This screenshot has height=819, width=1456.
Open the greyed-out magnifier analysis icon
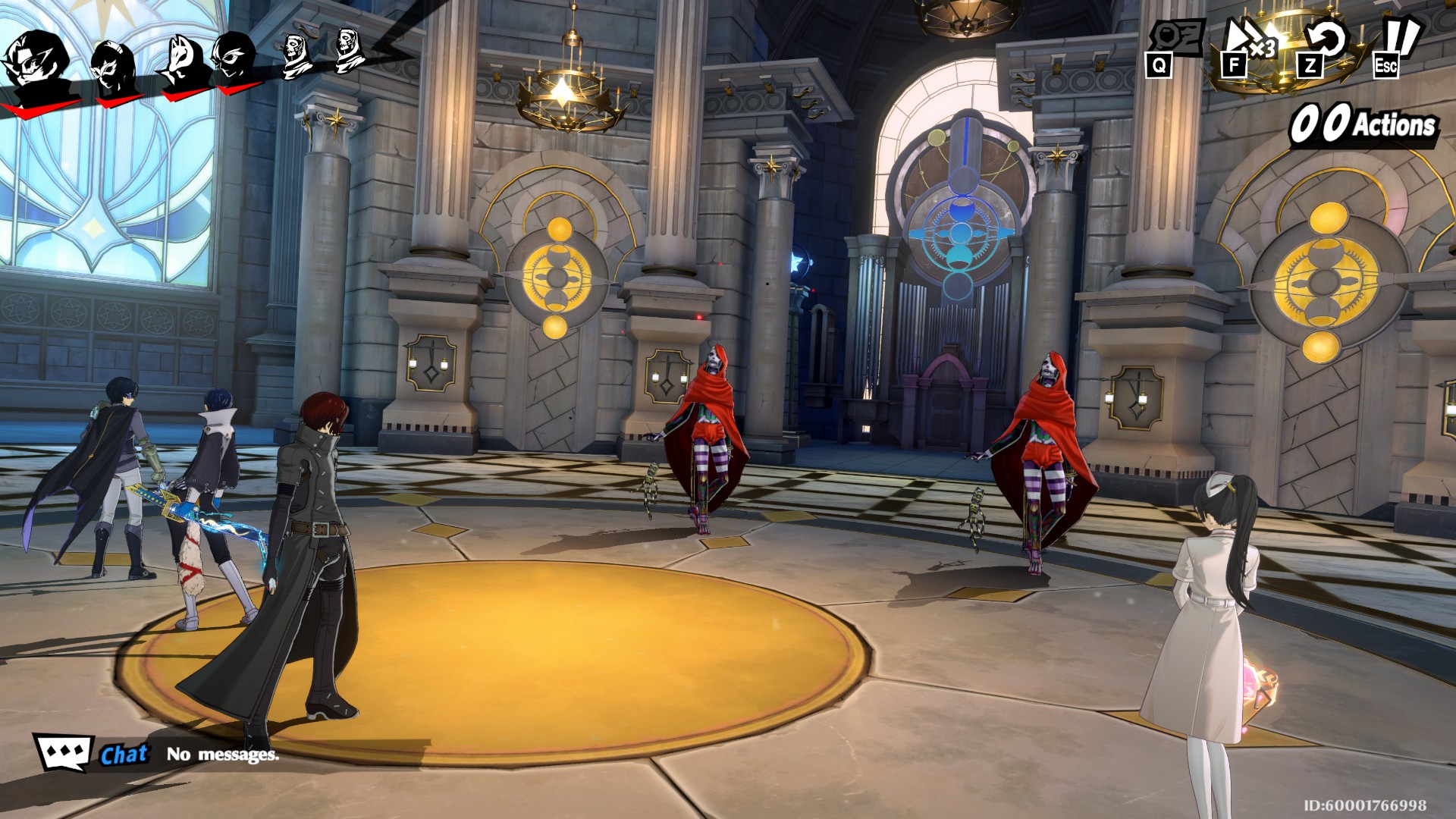pos(1174,42)
